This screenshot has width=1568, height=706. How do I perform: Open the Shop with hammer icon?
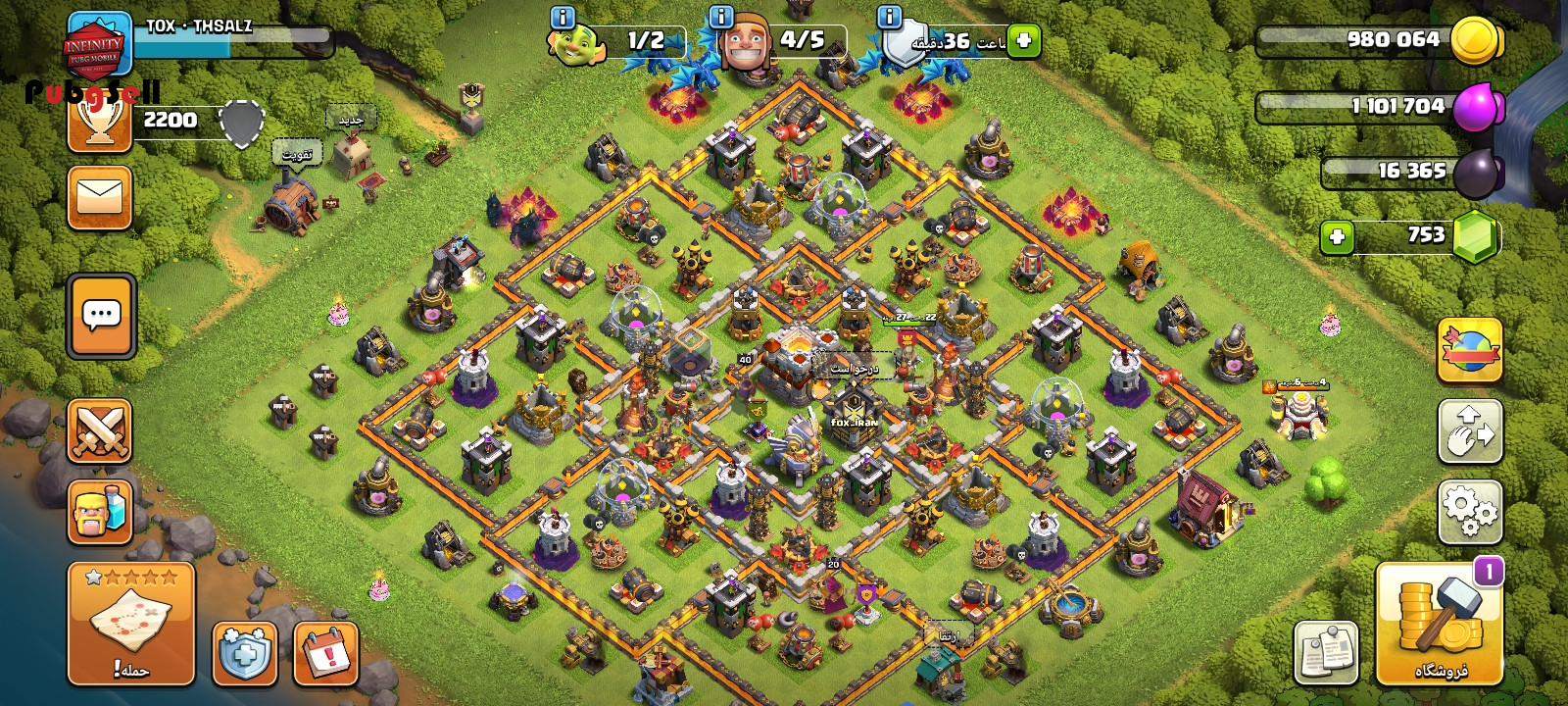pos(1440,625)
